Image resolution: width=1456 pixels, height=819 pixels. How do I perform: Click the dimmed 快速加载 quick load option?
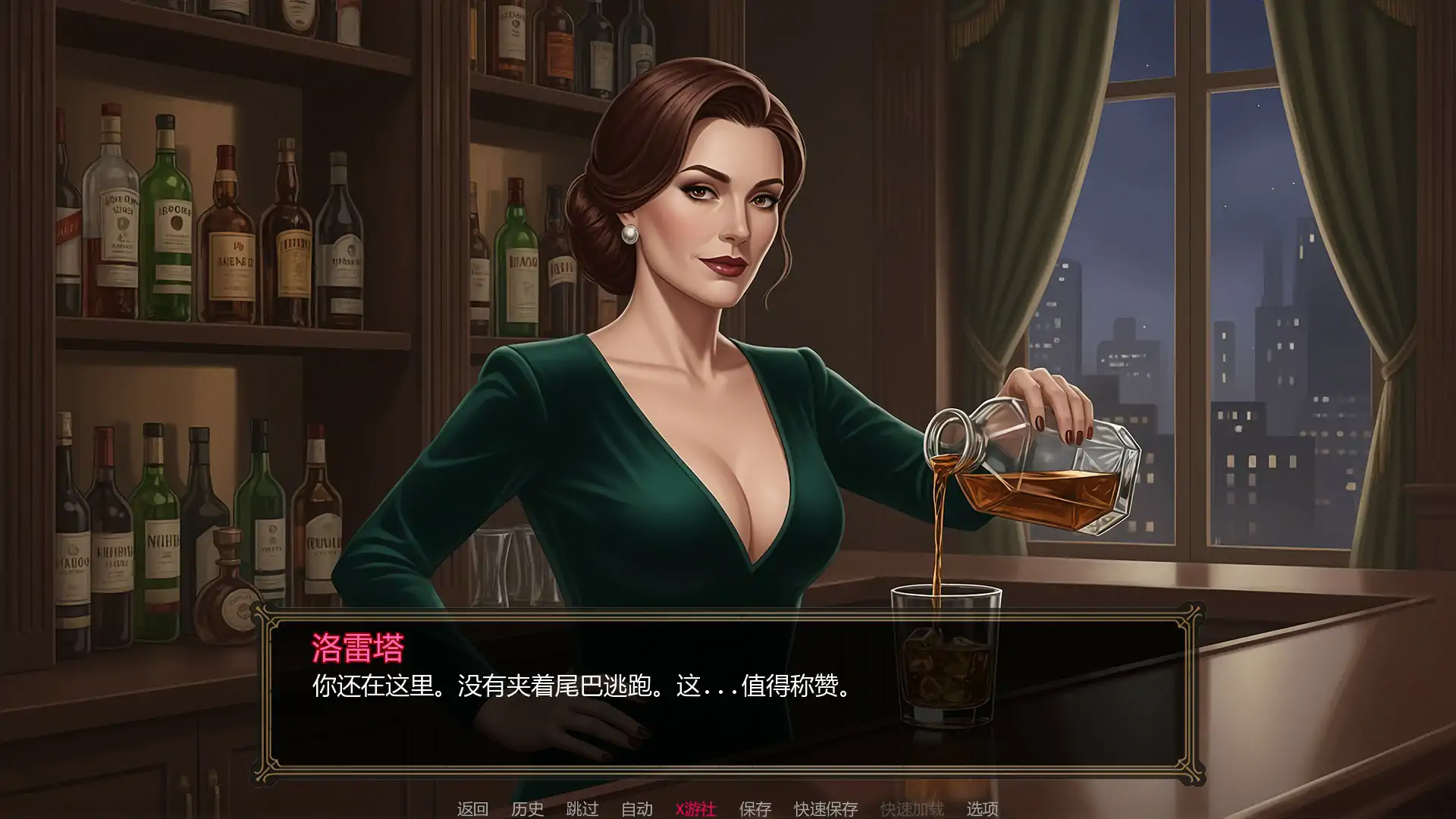pos(912,809)
